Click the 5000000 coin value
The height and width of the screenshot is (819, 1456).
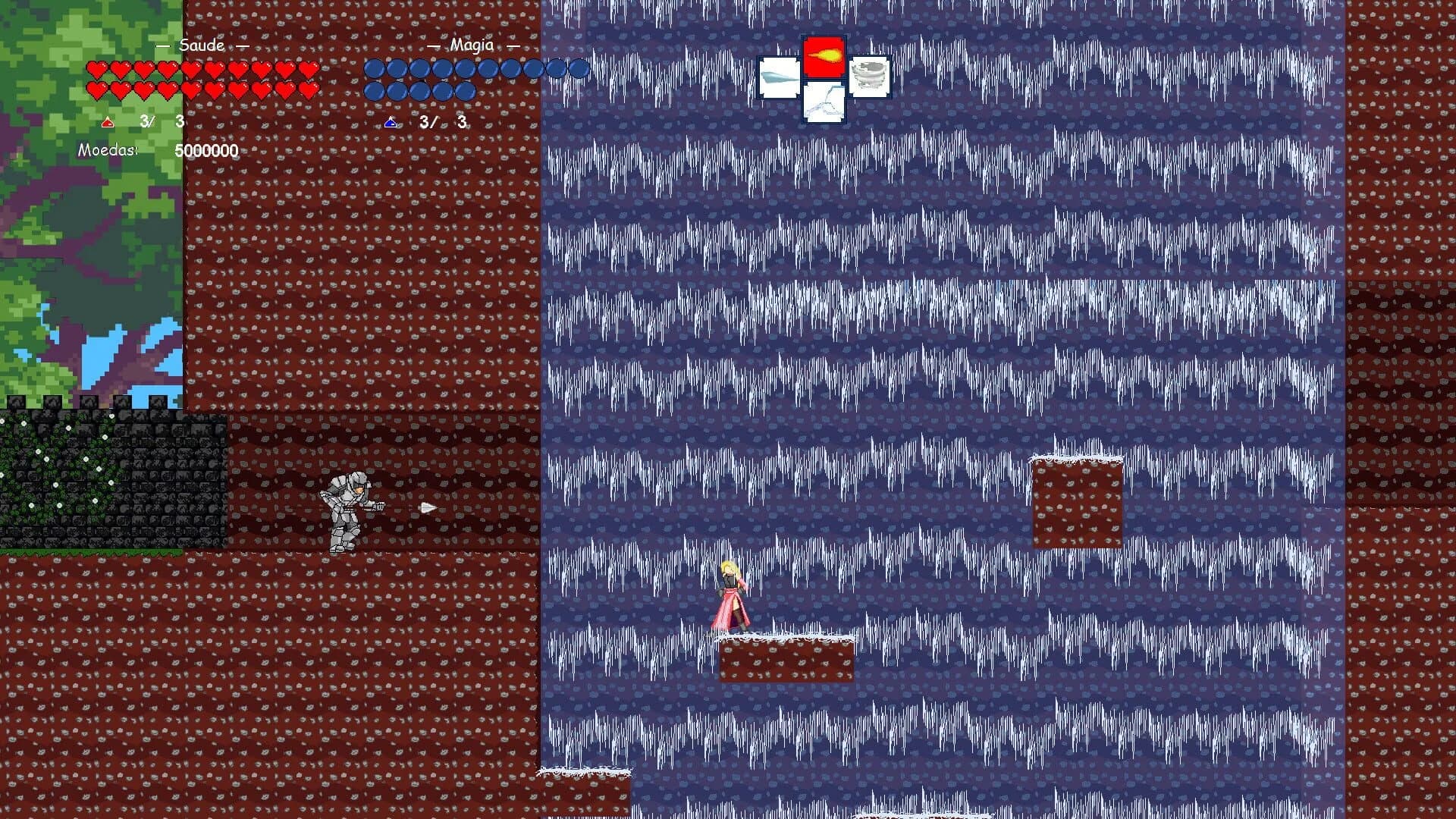click(x=206, y=150)
